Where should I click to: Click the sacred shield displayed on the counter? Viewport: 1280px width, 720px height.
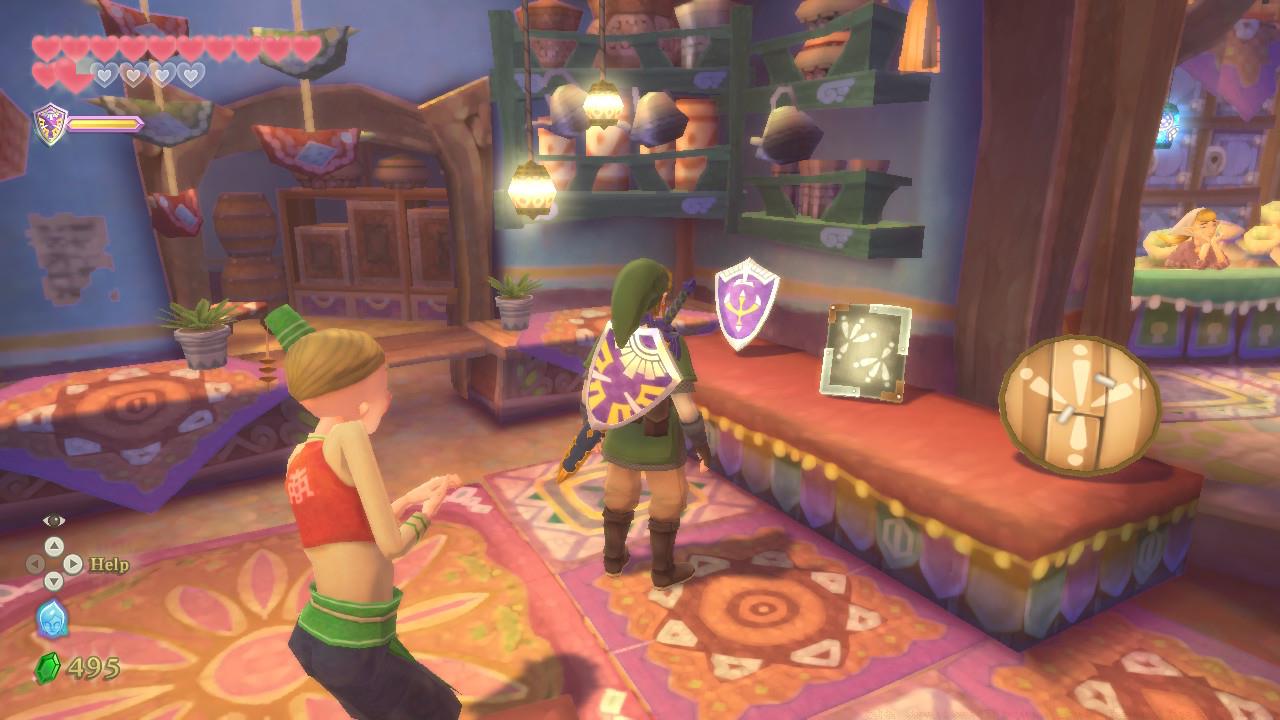[745, 305]
